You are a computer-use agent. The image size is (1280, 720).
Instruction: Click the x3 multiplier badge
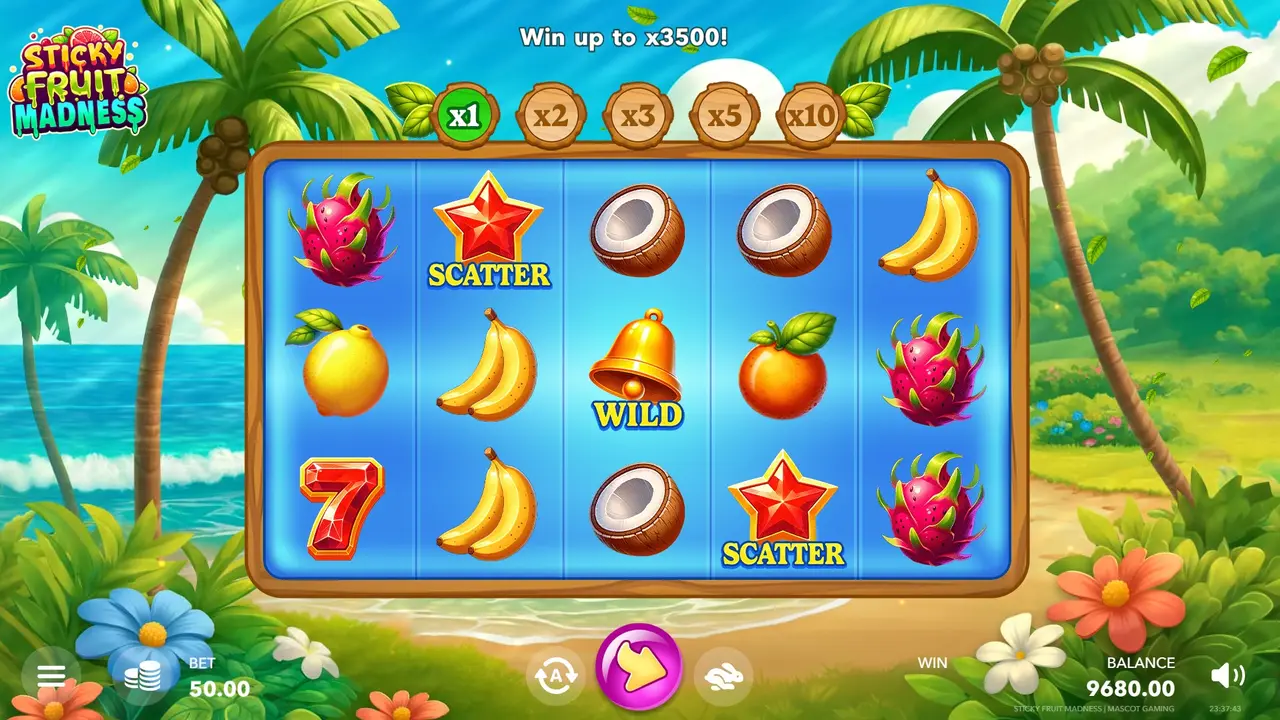638,113
